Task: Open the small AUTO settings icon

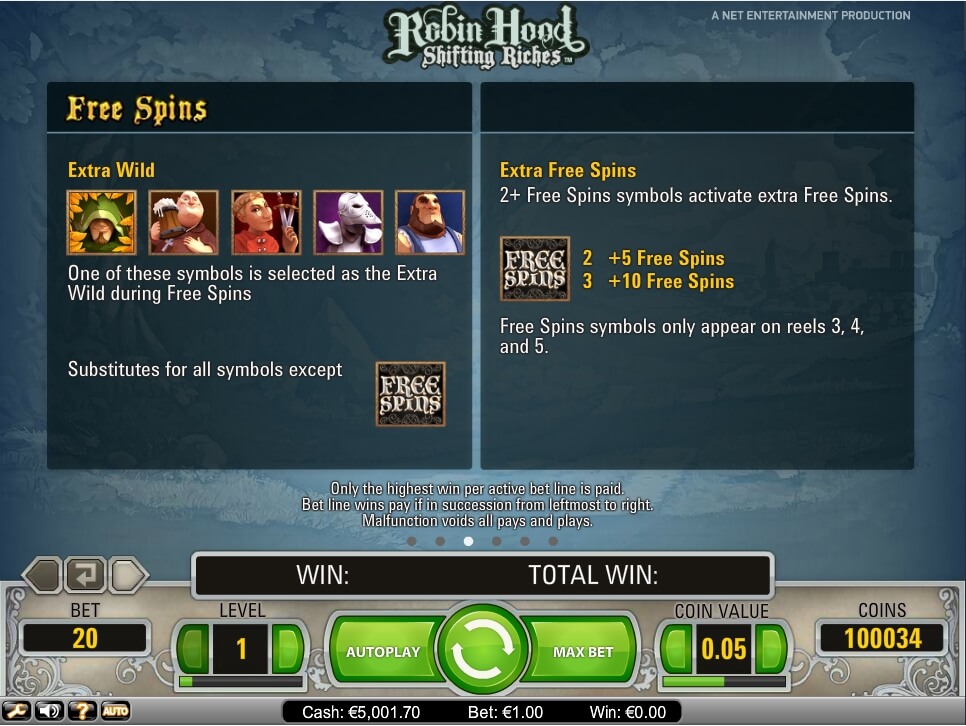Action: click(x=115, y=711)
